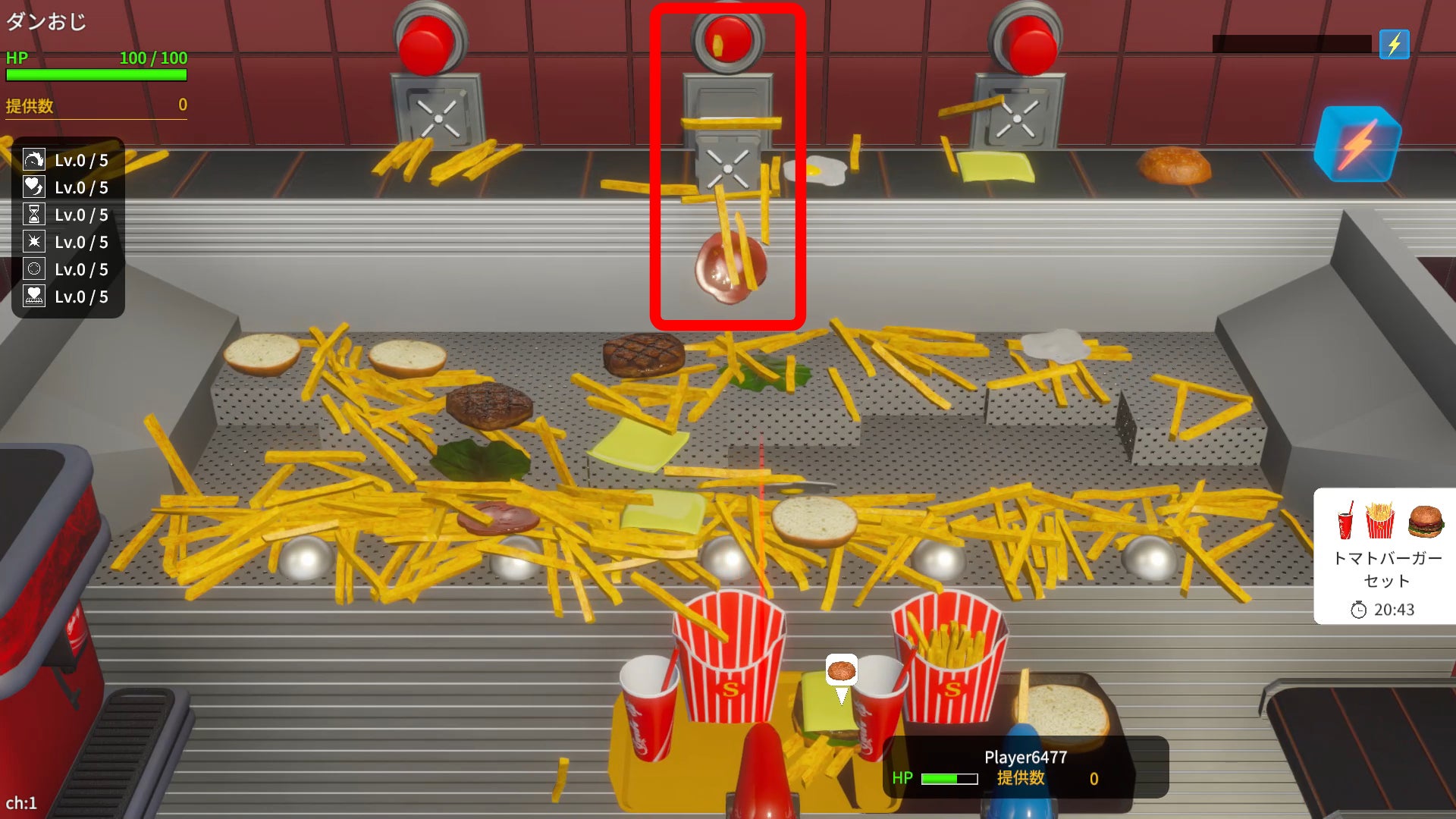1456x819 pixels.
Task: Select the heart with arrow upgrade icon
Action: pyautogui.click(x=34, y=187)
